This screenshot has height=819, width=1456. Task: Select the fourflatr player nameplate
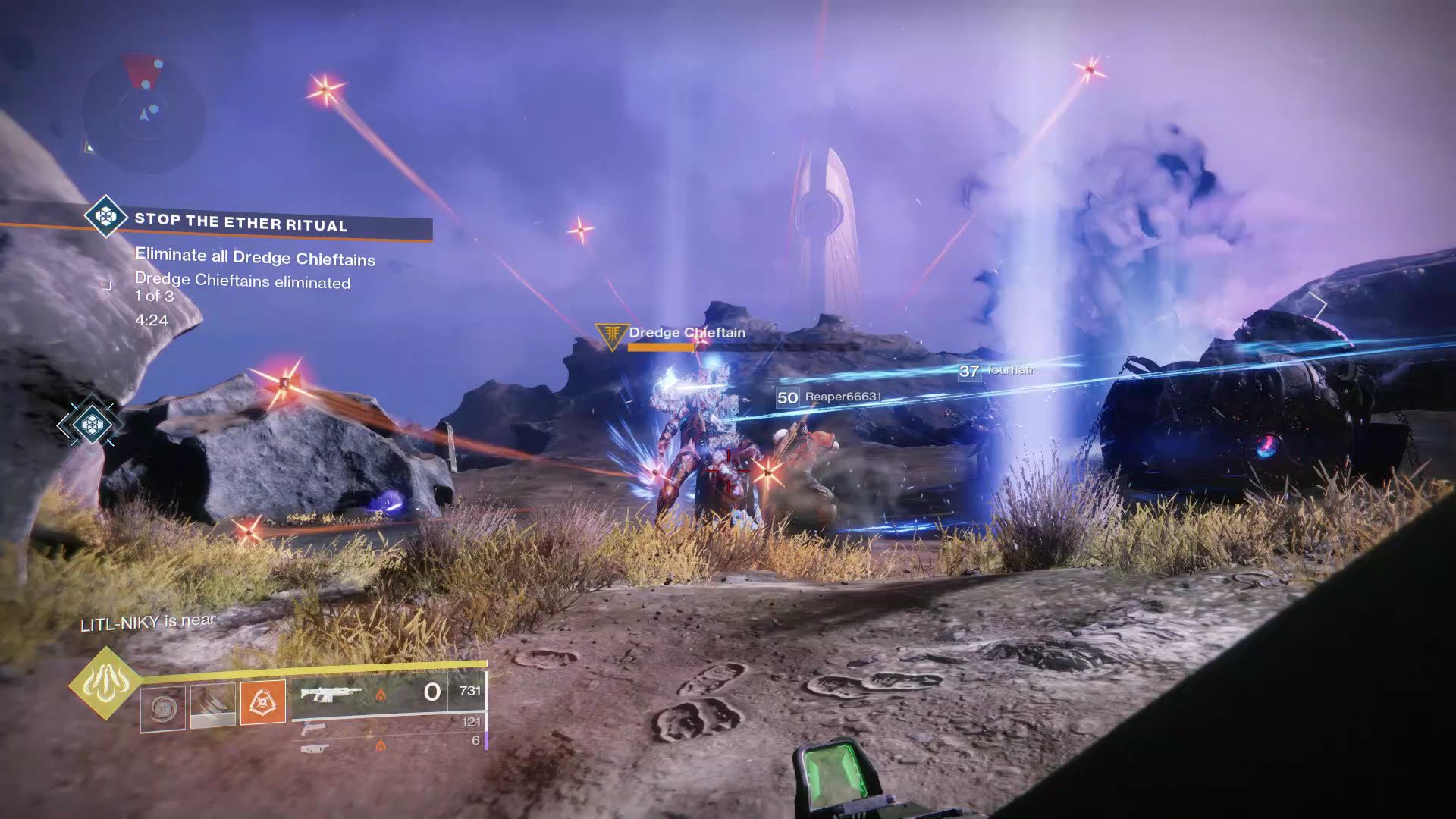(996, 370)
